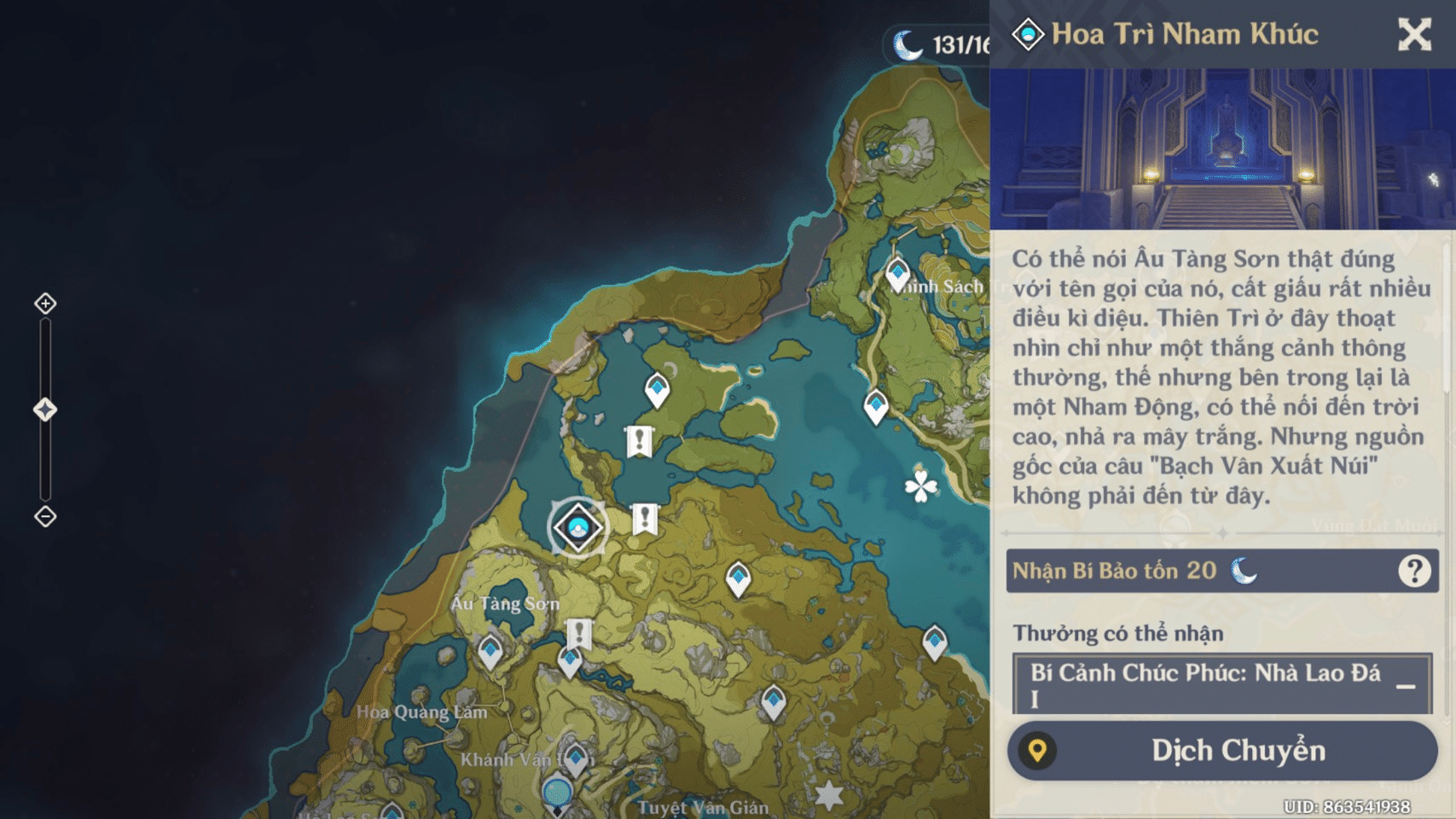Zoom out the map with the minus button

(45, 516)
